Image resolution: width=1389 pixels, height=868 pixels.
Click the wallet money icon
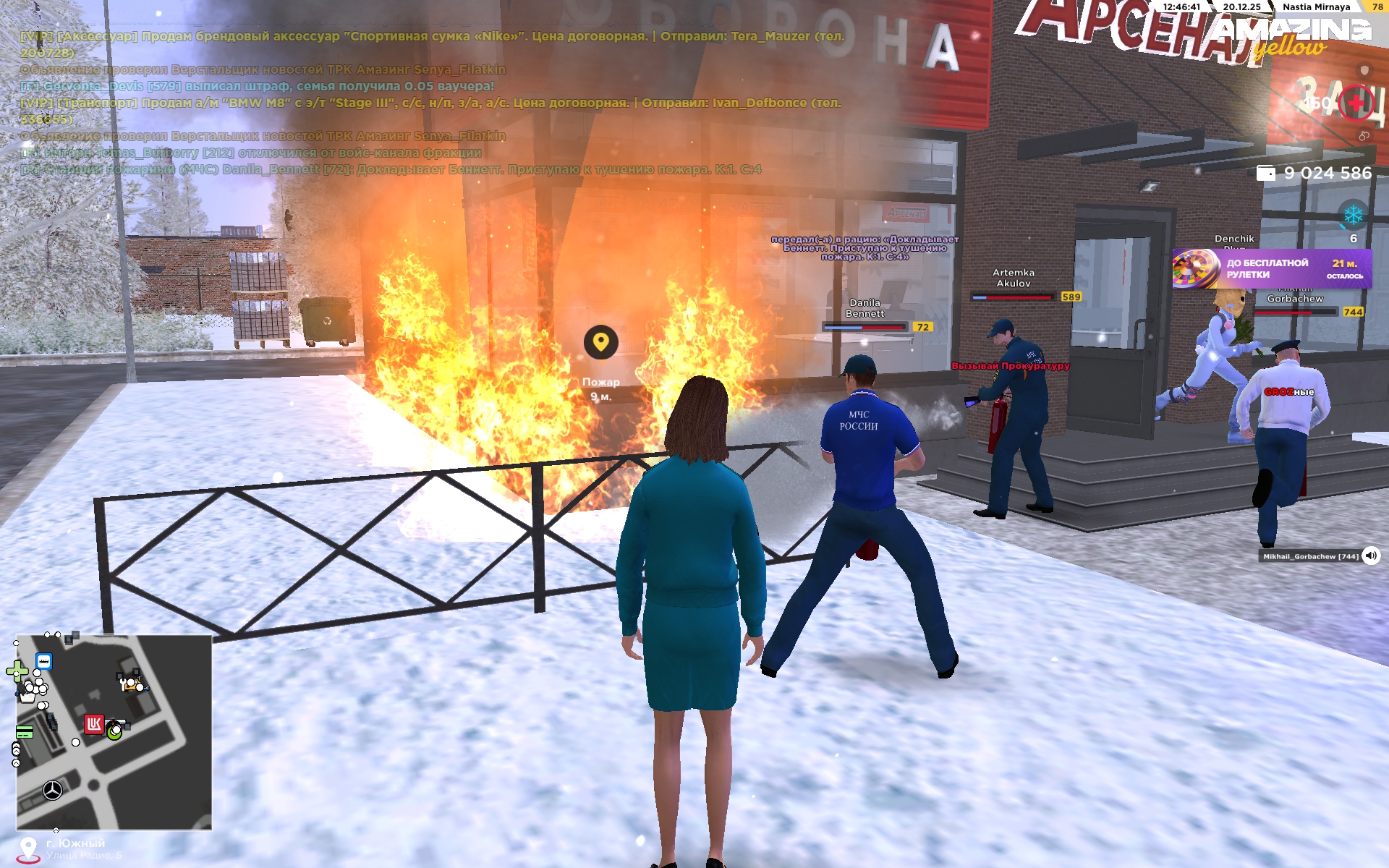[x=1265, y=173]
